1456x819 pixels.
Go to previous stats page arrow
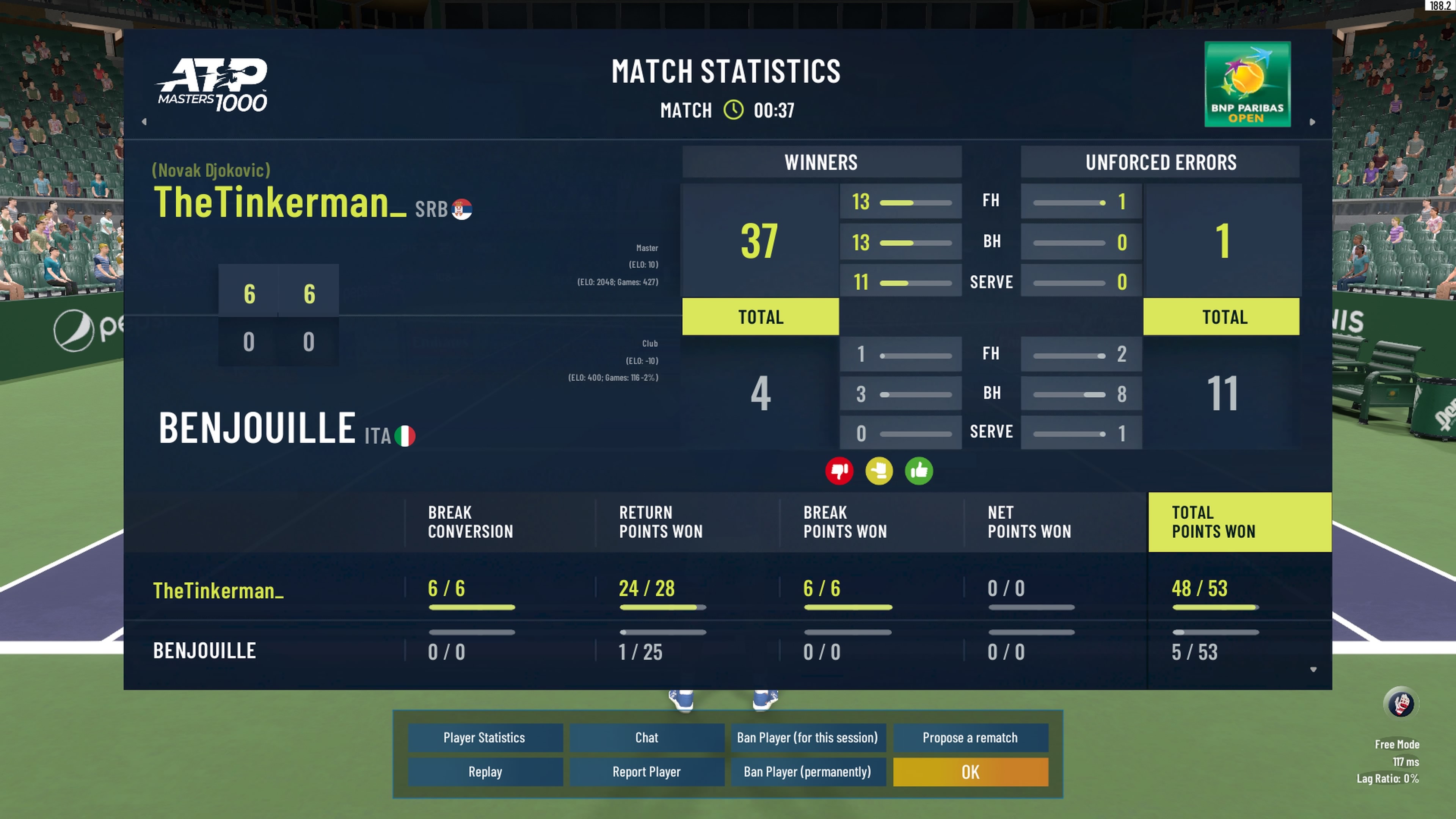(144, 121)
